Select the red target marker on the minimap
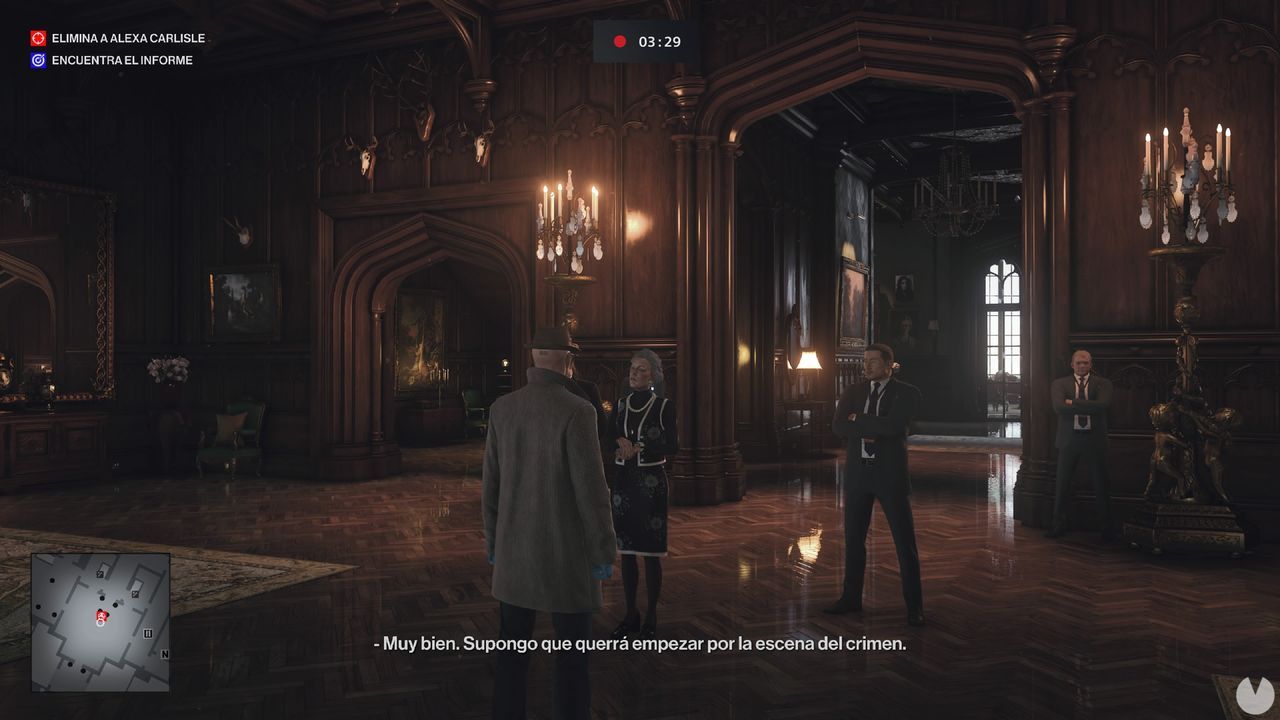This screenshot has width=1280, height=720. 101,615
